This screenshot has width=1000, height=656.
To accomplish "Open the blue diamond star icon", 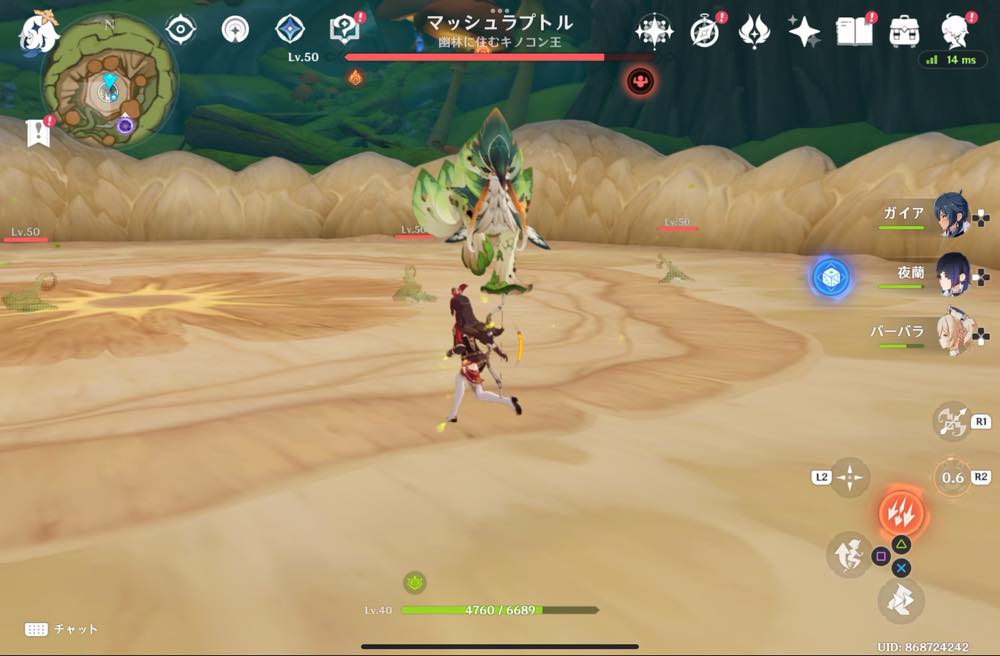I will (x=290, y=30).
